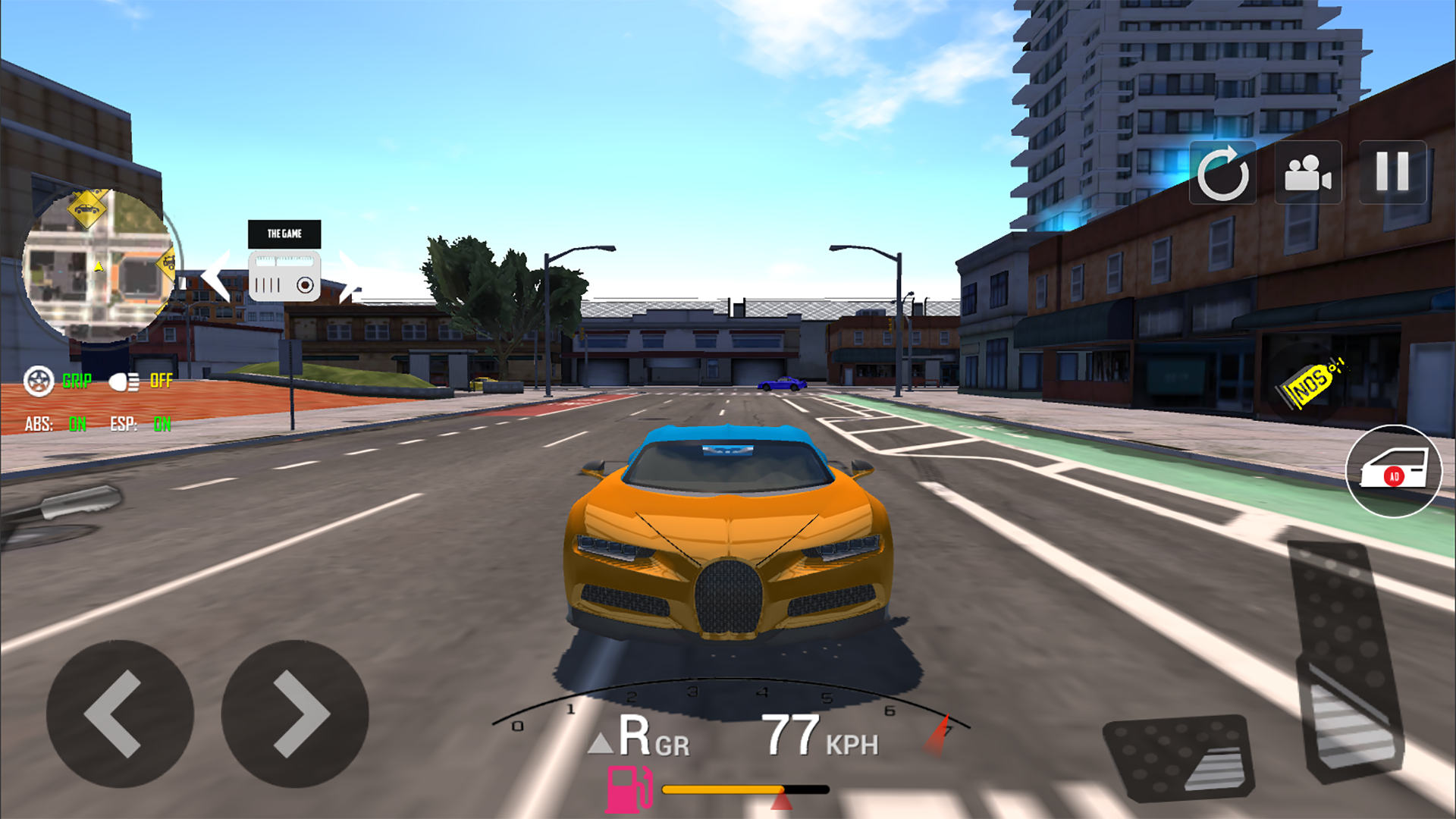Switch camera view with the camera icon
The width and height of the screenshot is (1456, 819).
click(x=1308, y=174)
